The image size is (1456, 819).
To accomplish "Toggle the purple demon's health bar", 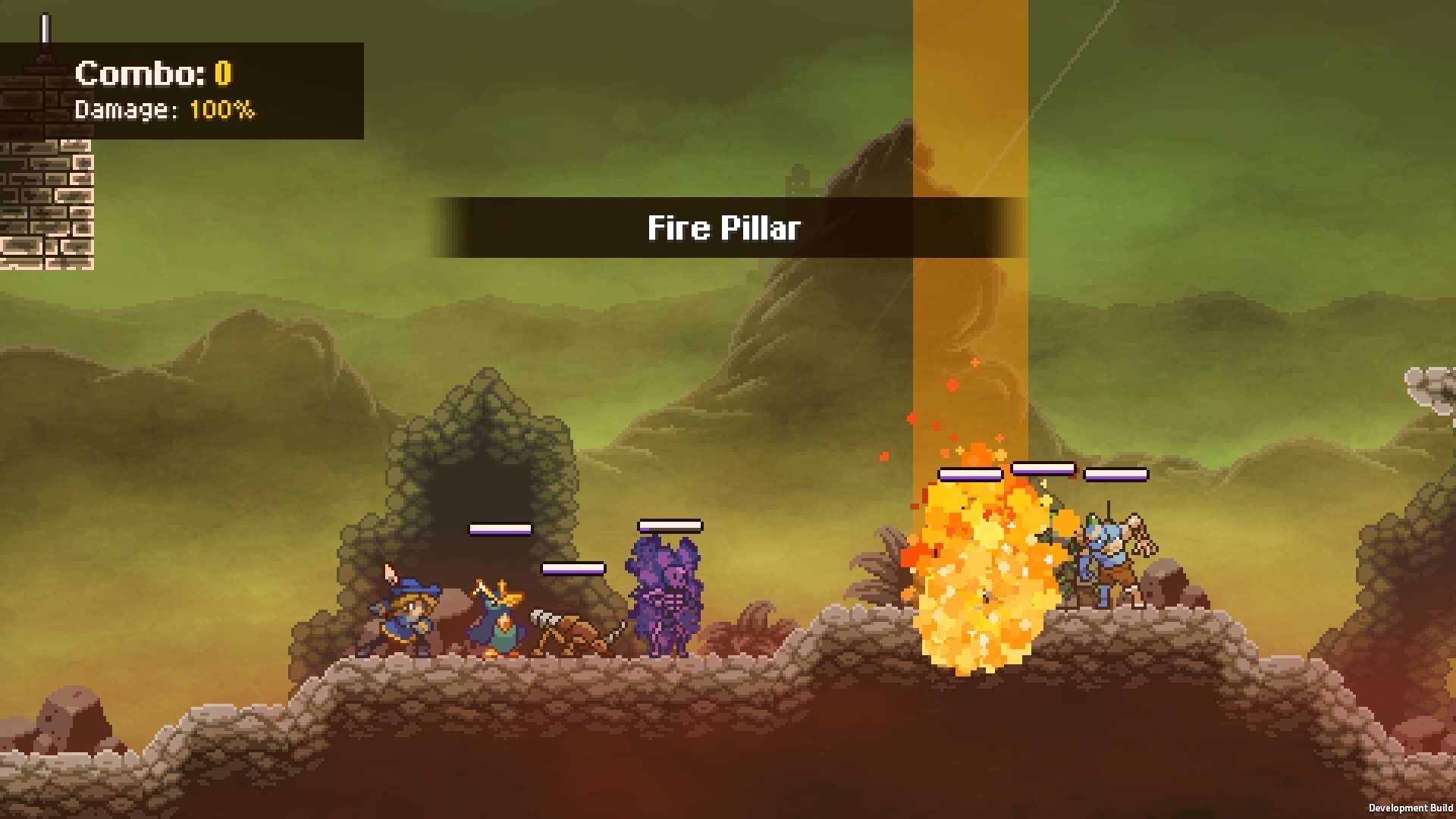I will pos(670,524).
